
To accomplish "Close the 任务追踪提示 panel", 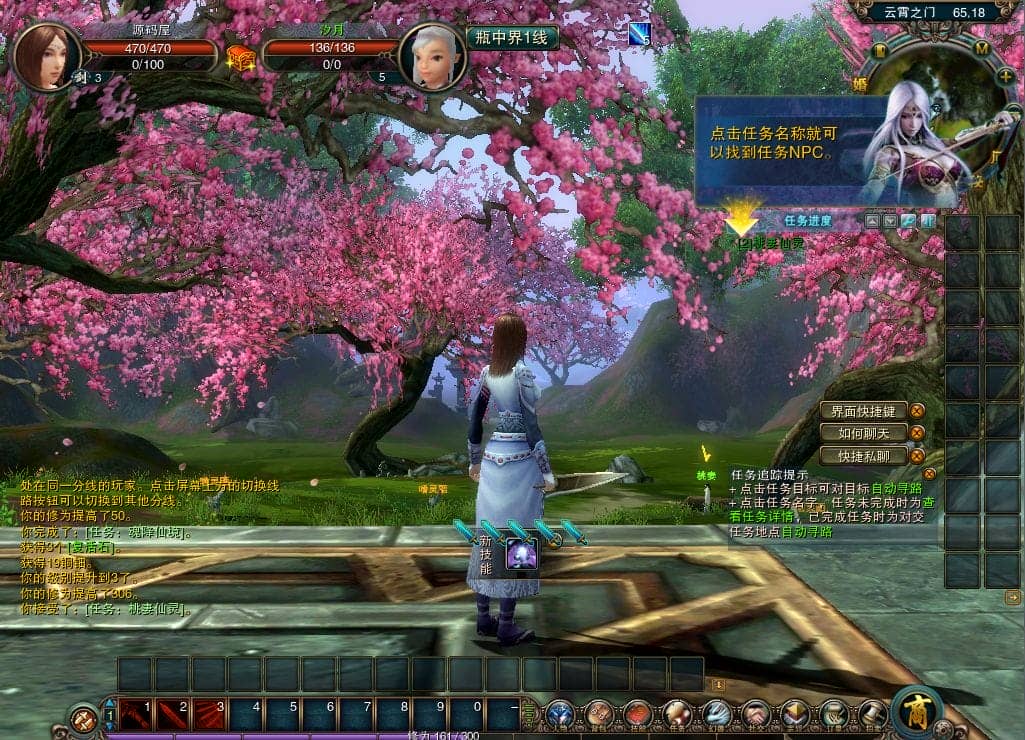I will click(930, 474).
